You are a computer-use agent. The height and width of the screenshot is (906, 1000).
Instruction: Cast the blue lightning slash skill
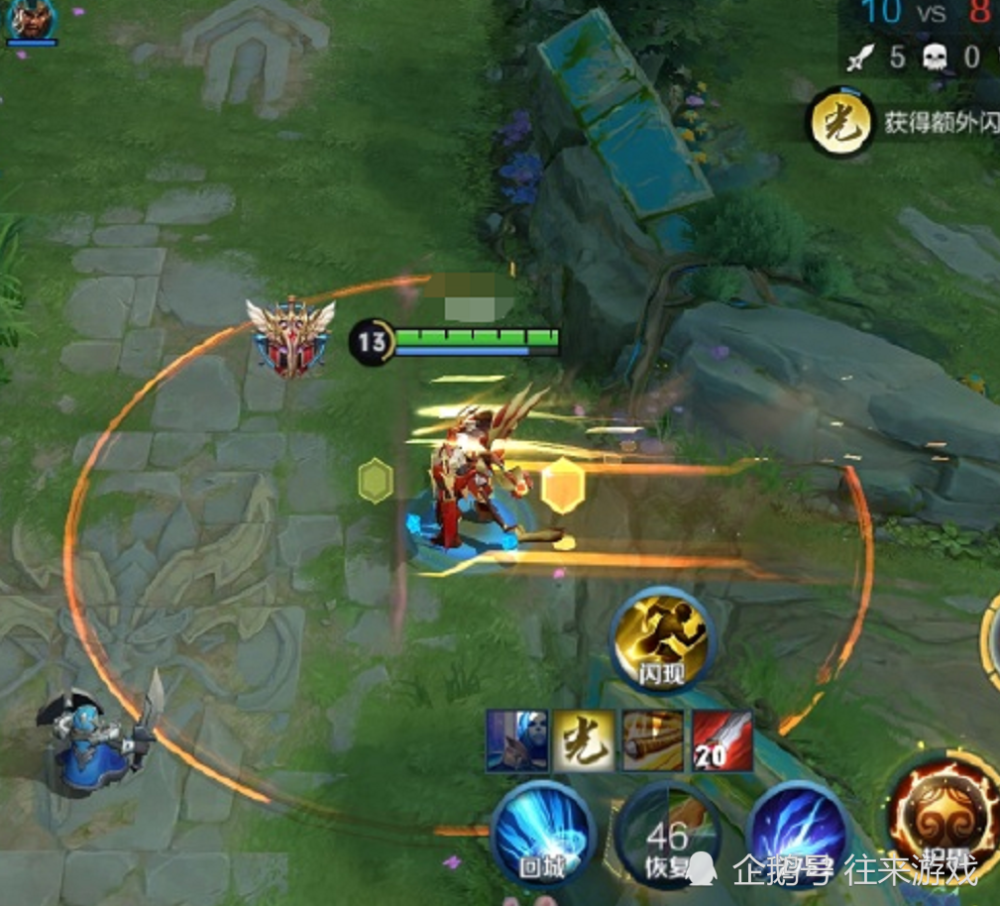(x=797, y=832)
